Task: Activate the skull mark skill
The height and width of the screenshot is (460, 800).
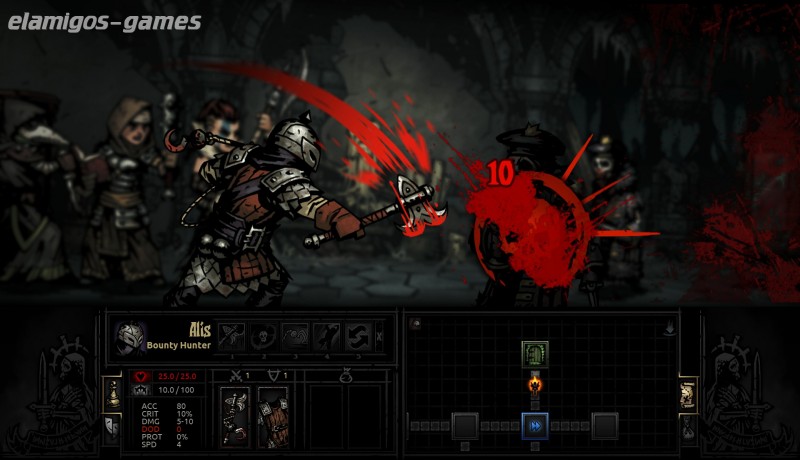Action: 265,336
